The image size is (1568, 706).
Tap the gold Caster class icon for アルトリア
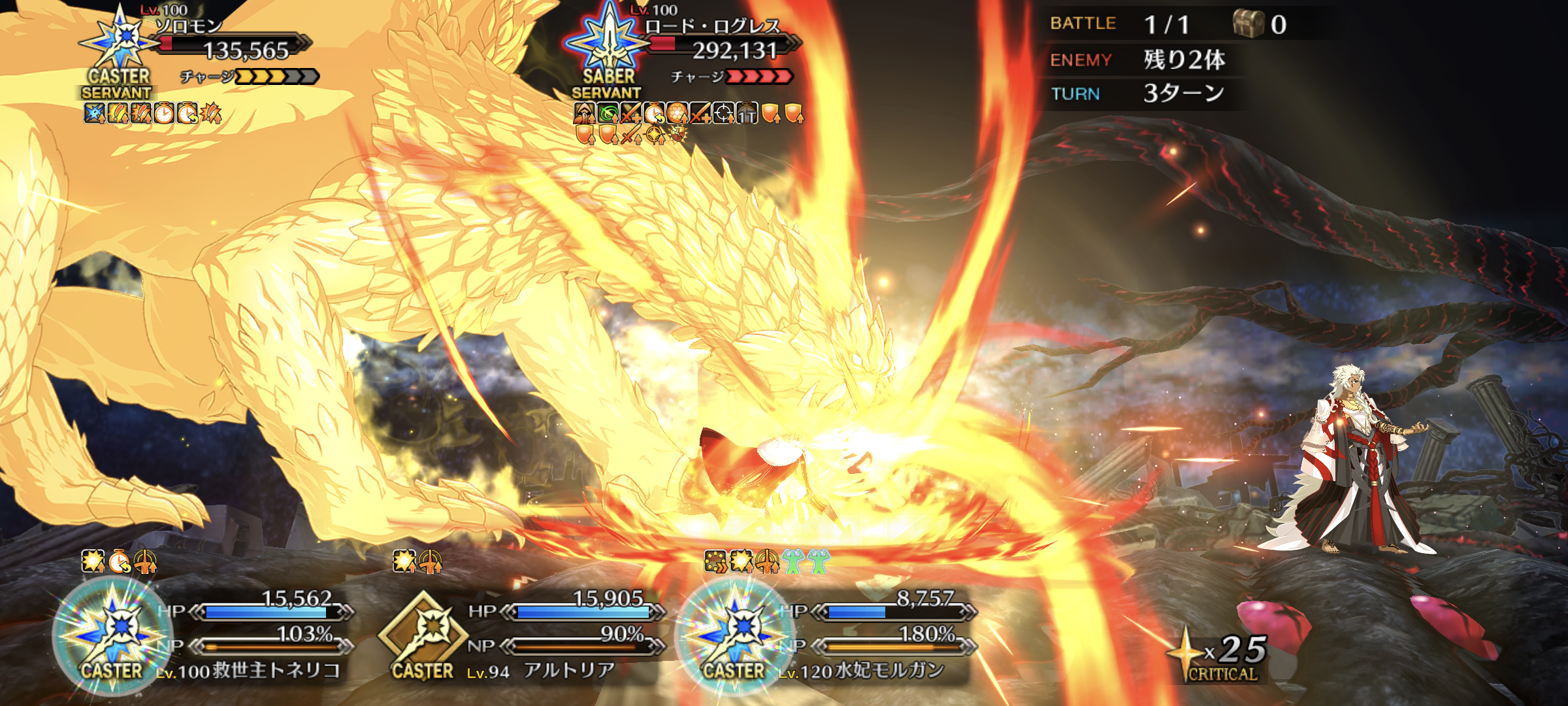click(423, 635)
